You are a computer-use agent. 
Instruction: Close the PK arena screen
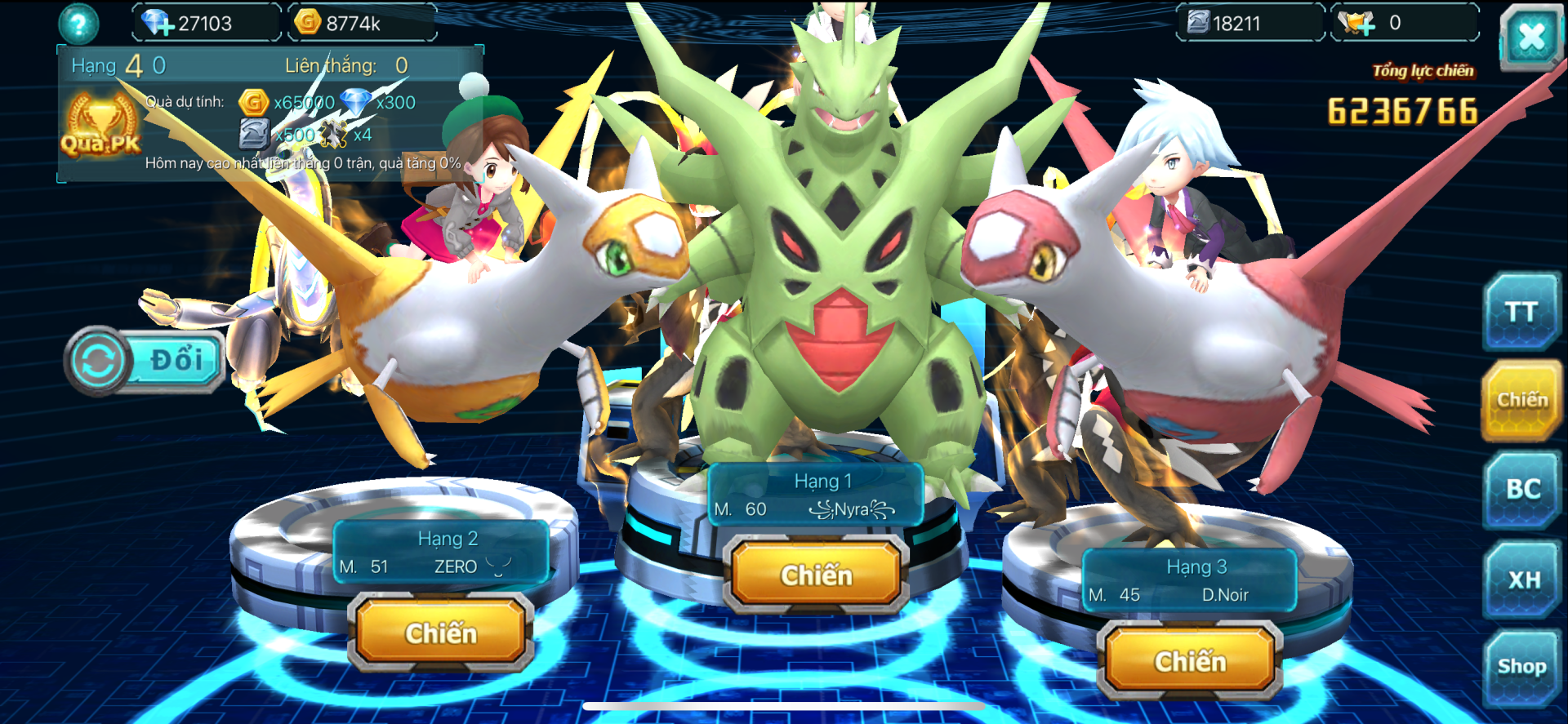pos(1530,37)
